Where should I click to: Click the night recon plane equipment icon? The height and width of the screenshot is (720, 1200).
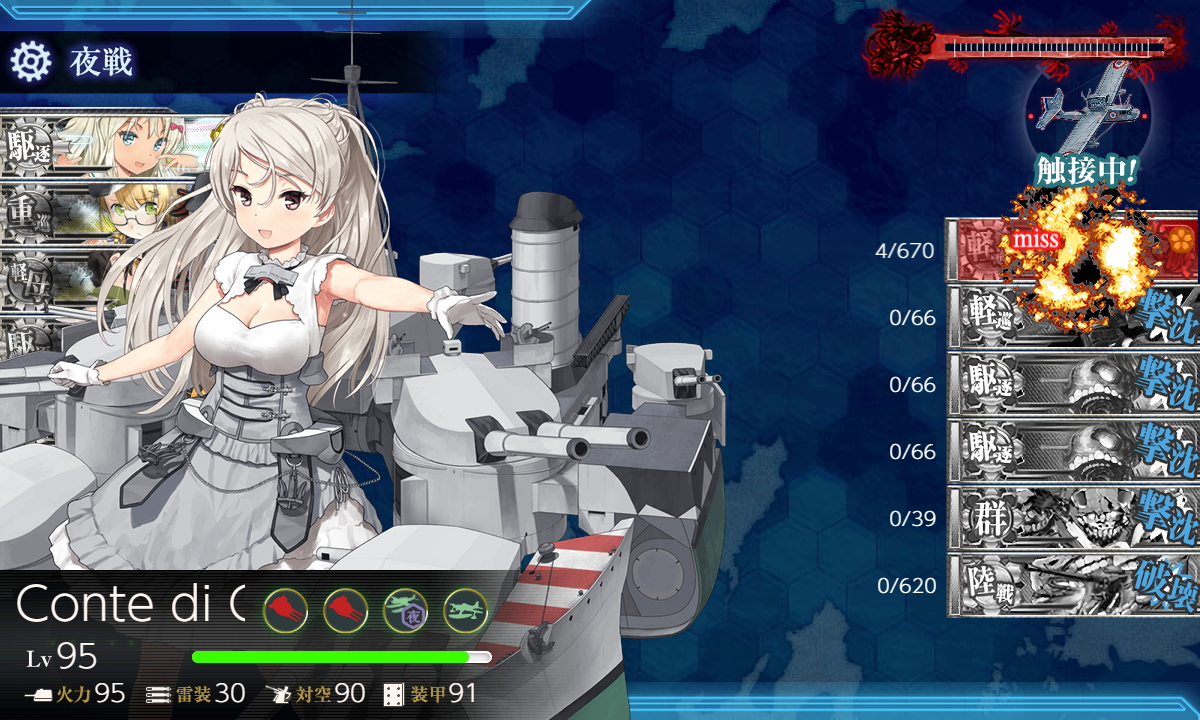tap(405, 609)
